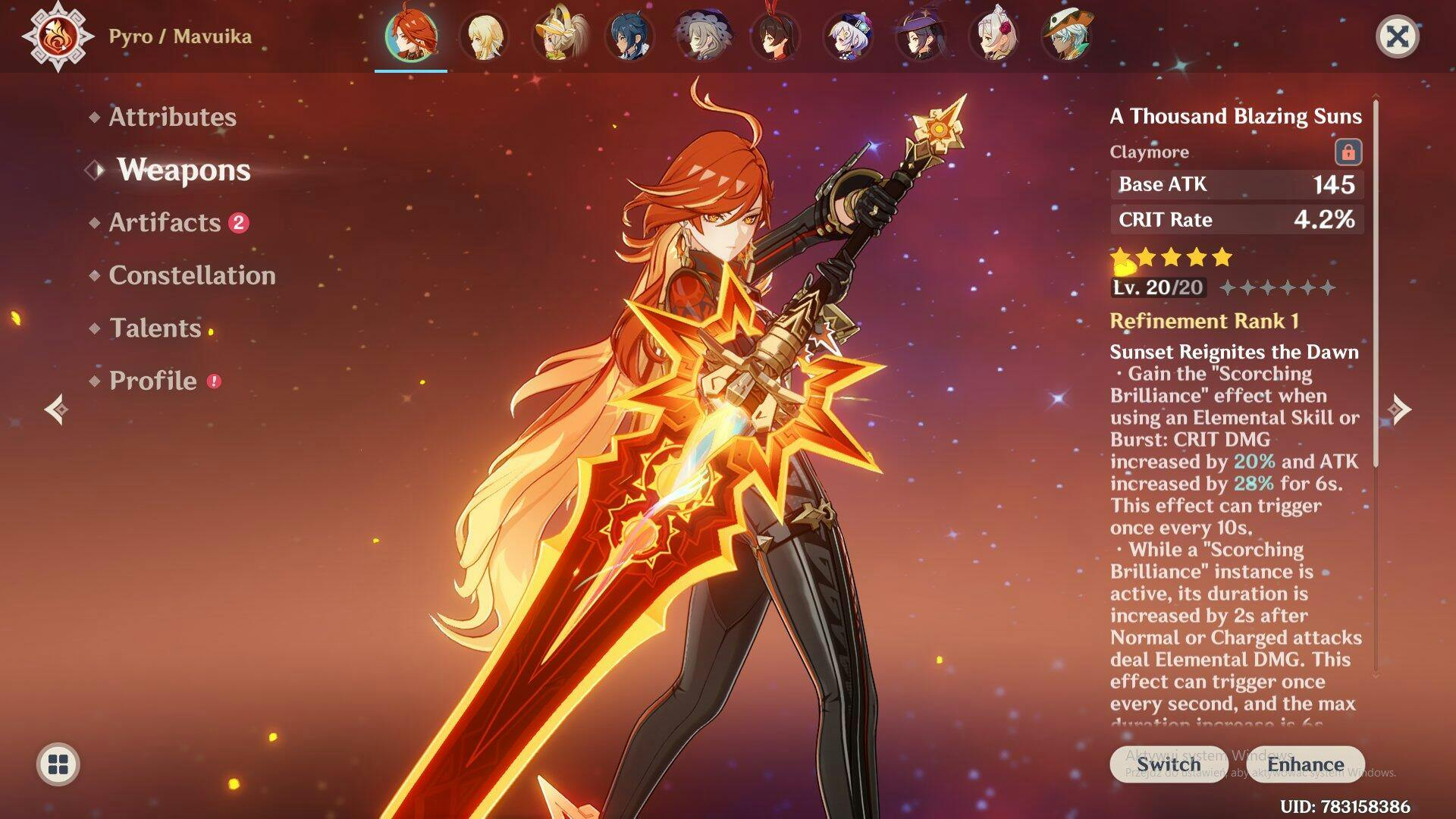Select Amber's portrait with red ribbon

[774, 36]
